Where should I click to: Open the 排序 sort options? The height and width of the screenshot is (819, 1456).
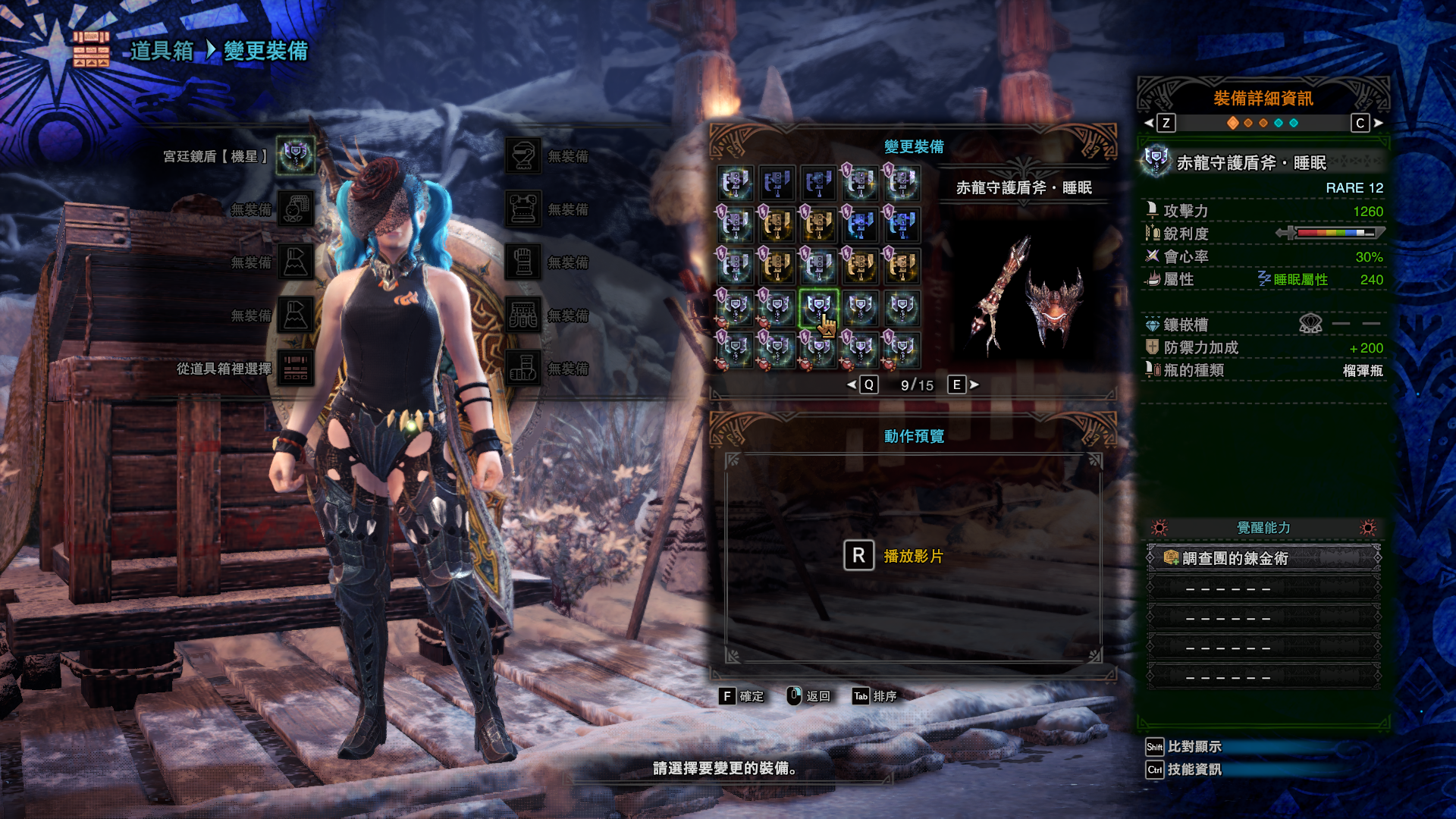click(874, 696)
